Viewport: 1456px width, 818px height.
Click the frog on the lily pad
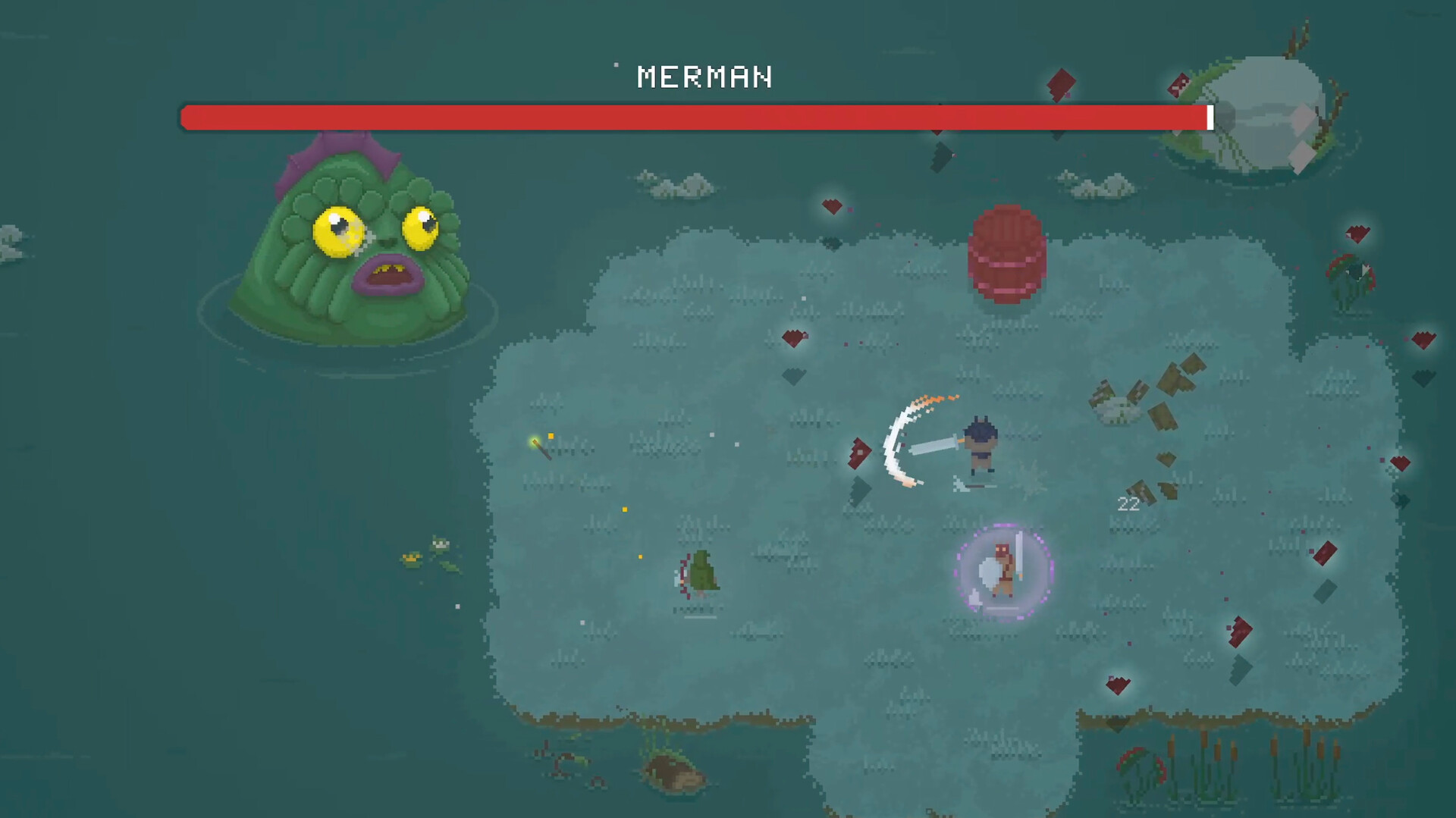[x=441, y=544]
